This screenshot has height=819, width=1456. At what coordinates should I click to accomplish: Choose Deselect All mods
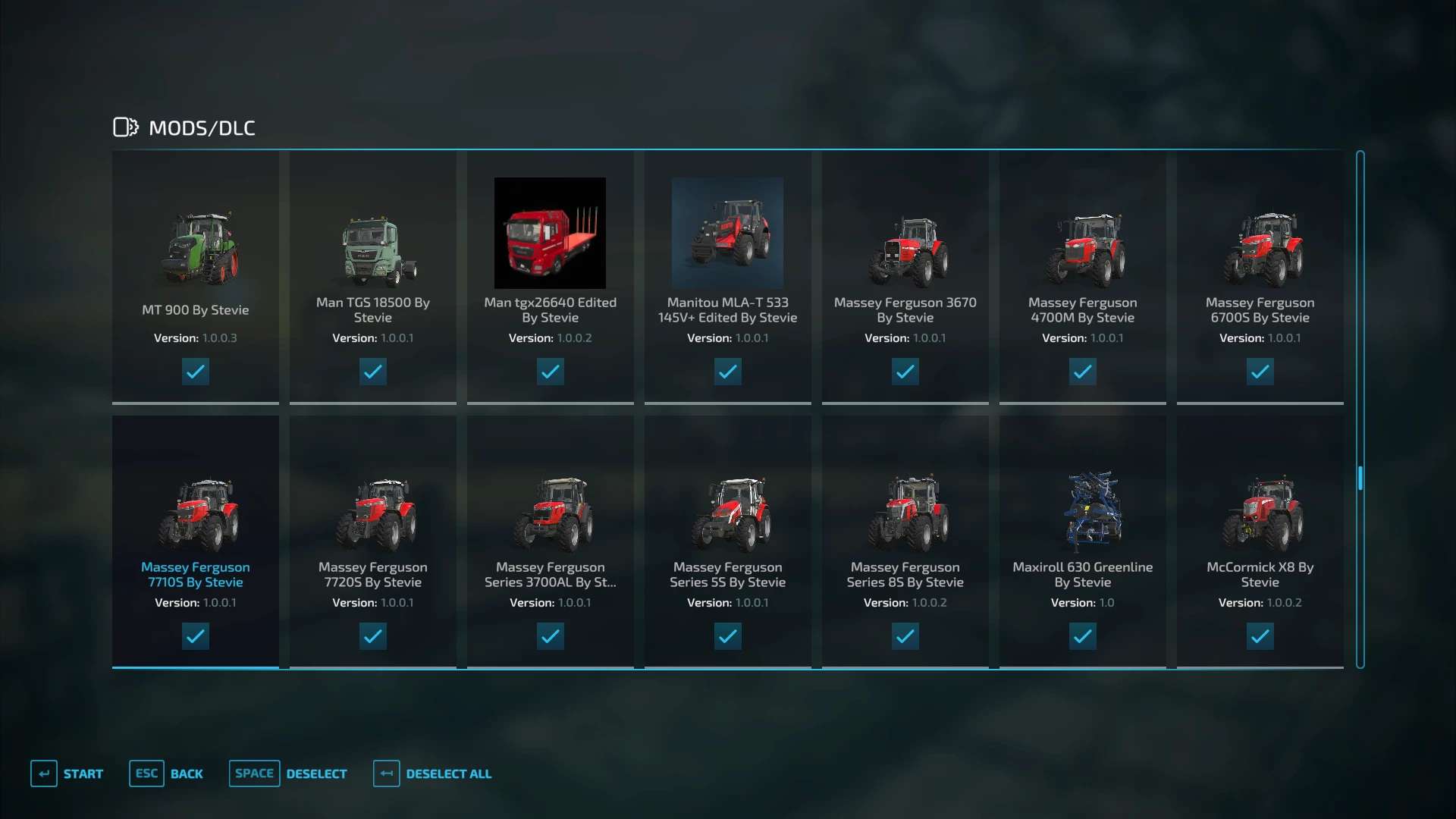[433, 773]
